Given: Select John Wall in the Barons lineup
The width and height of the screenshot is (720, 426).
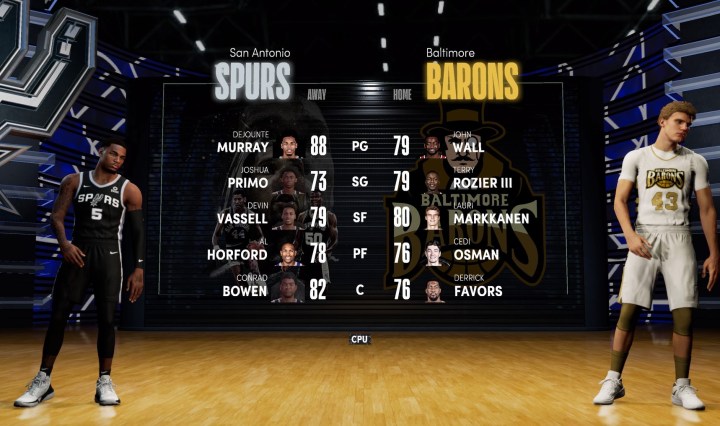Looking at the screenshot, I should 467,146.
